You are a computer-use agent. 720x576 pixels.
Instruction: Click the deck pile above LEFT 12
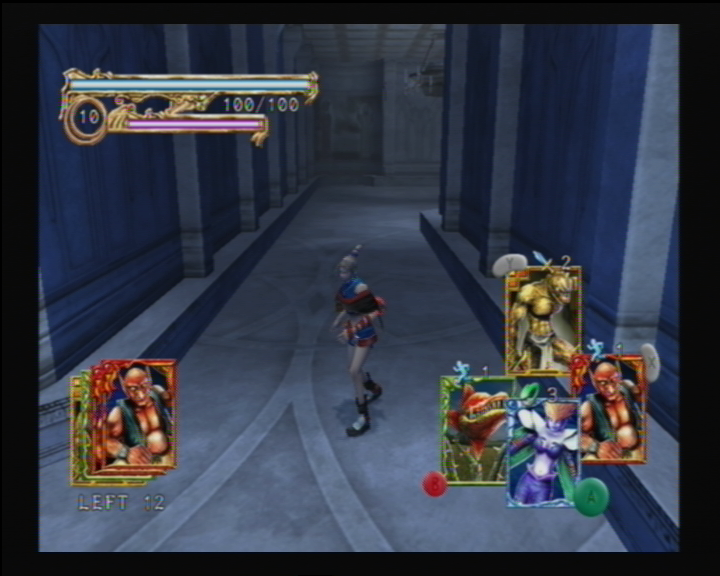(x=126, y=420)
